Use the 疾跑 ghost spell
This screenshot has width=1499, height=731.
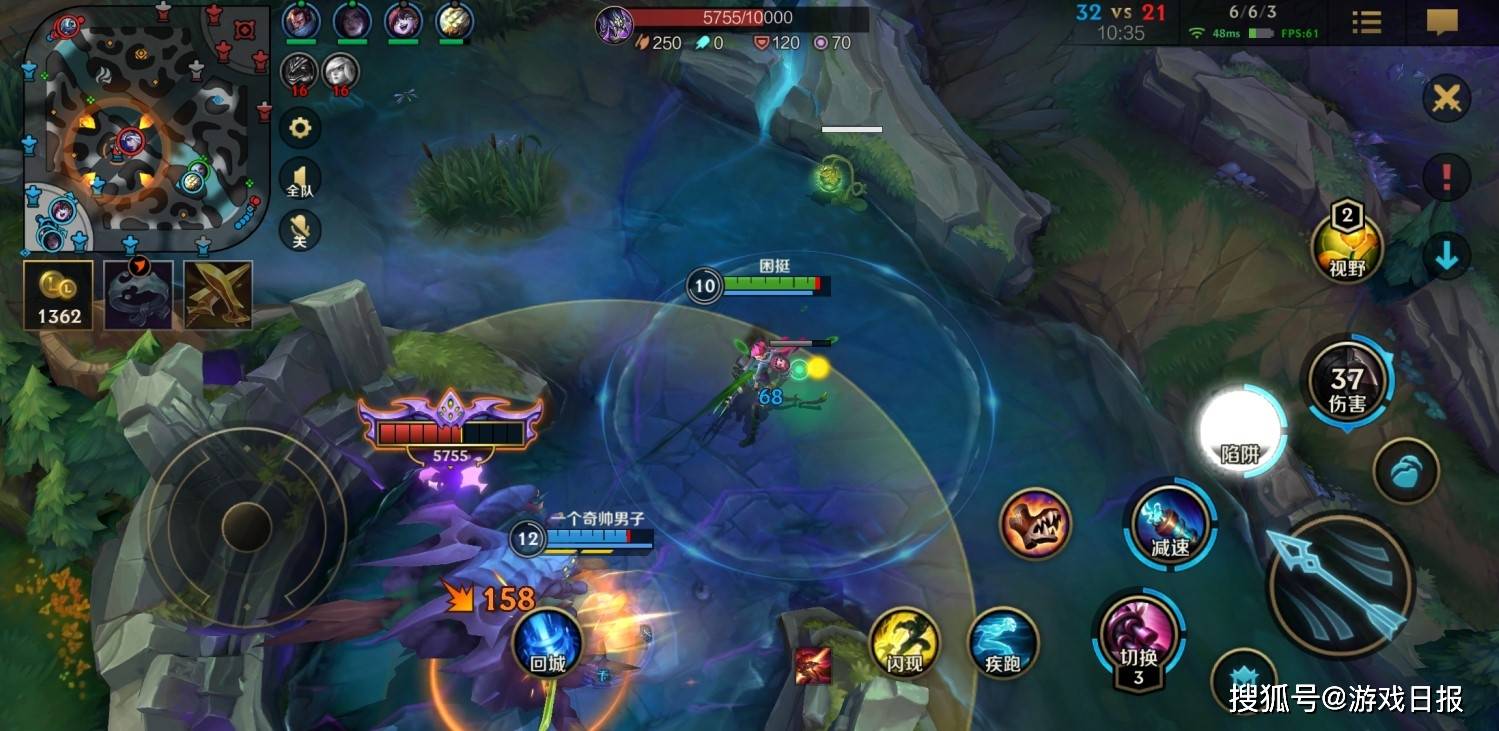coord(1004,643)
